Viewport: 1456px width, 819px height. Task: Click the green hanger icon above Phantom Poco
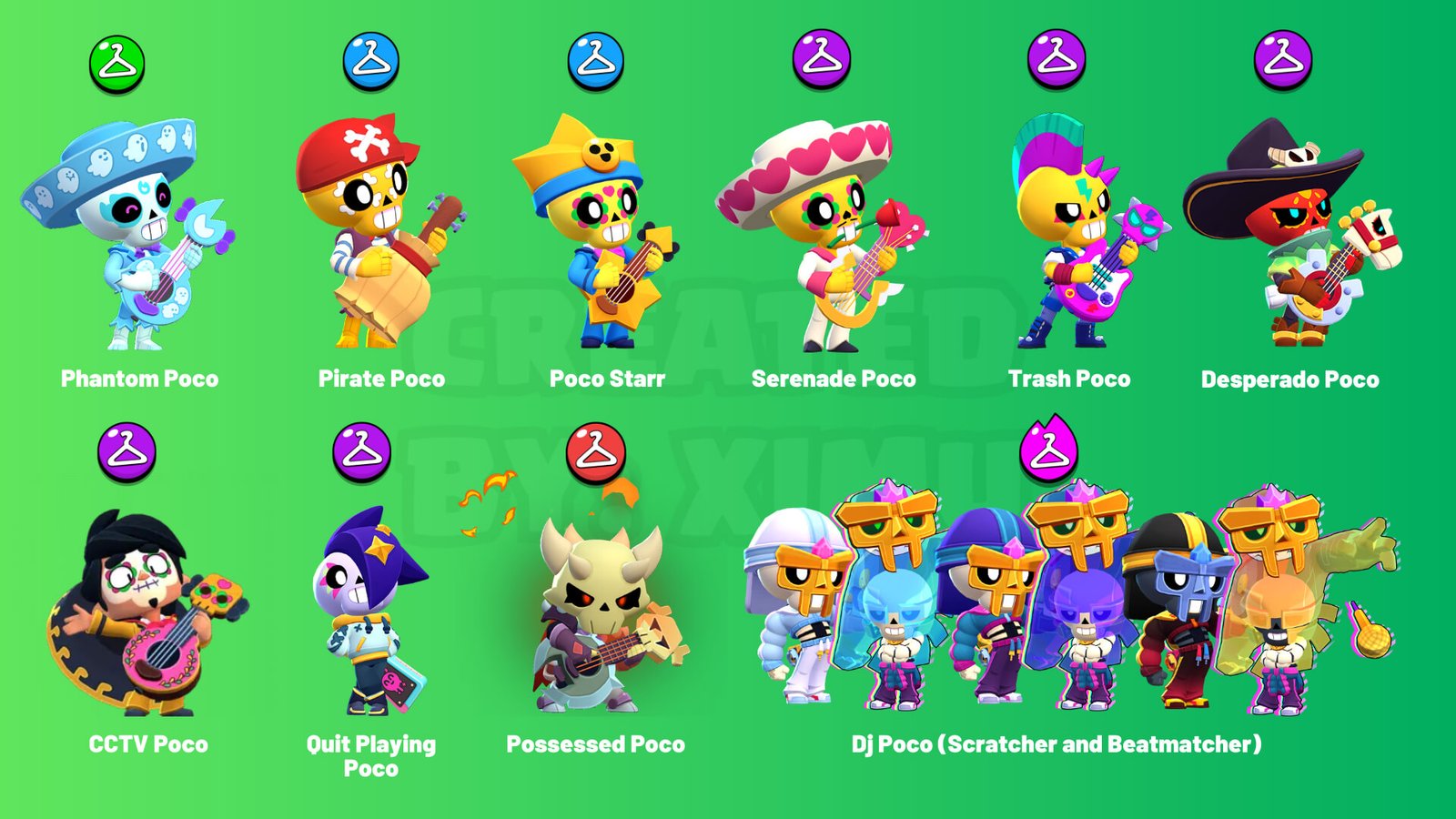(116, 64)
